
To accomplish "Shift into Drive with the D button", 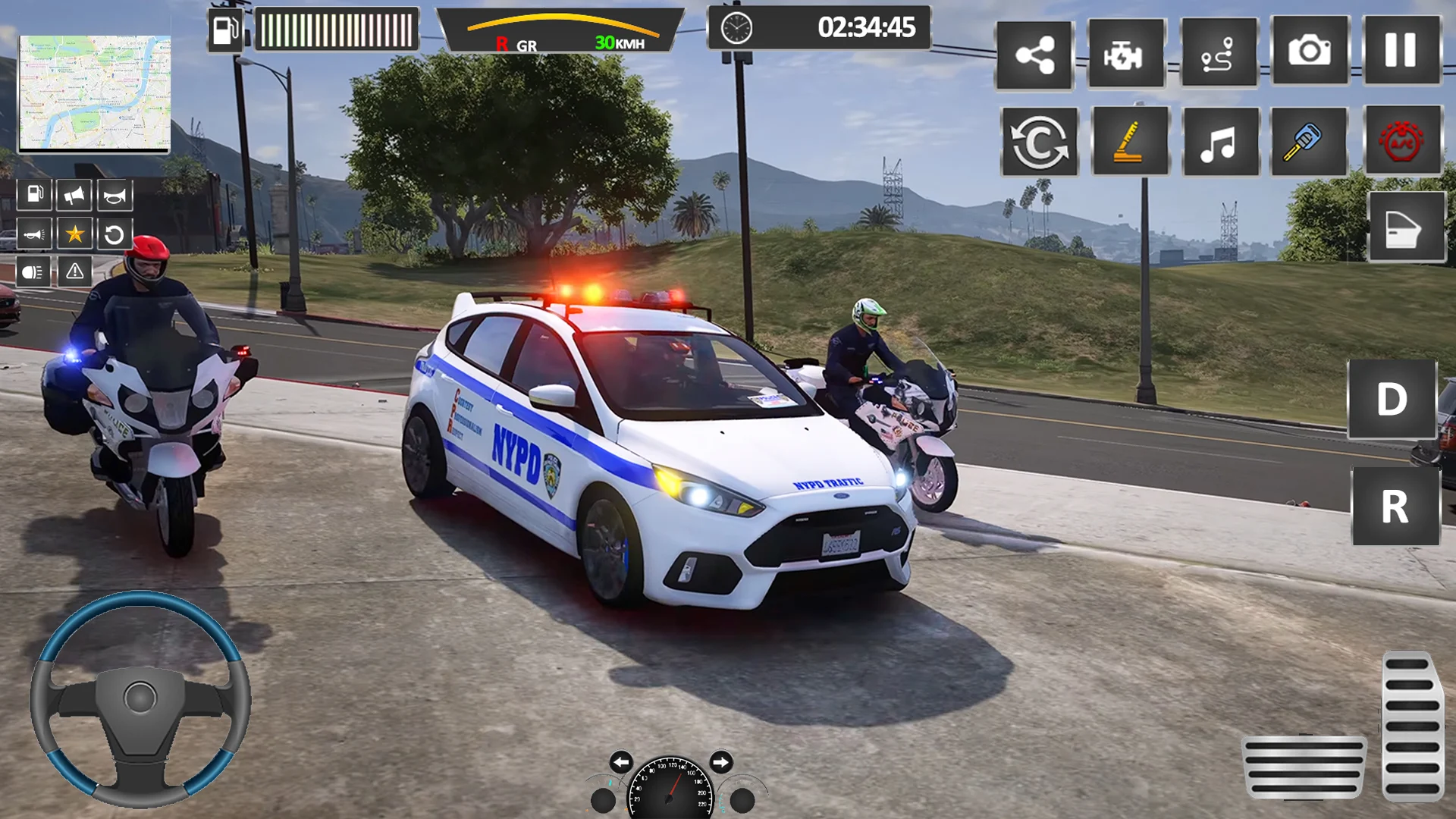I will tap(1392, 399).
